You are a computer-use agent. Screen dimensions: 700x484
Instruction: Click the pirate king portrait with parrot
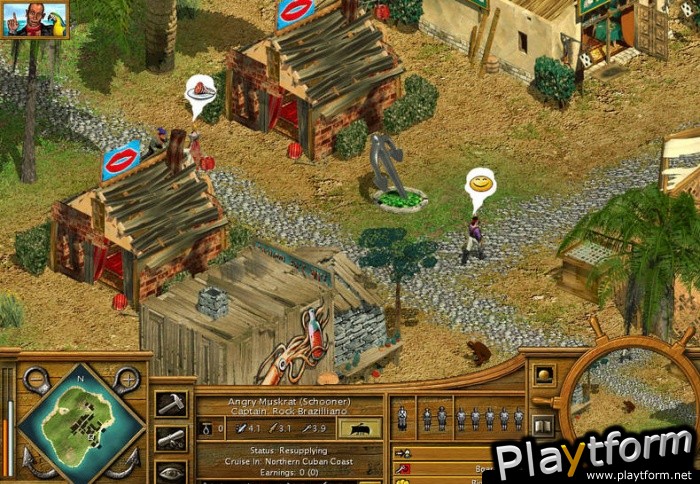tap(34, 18)
